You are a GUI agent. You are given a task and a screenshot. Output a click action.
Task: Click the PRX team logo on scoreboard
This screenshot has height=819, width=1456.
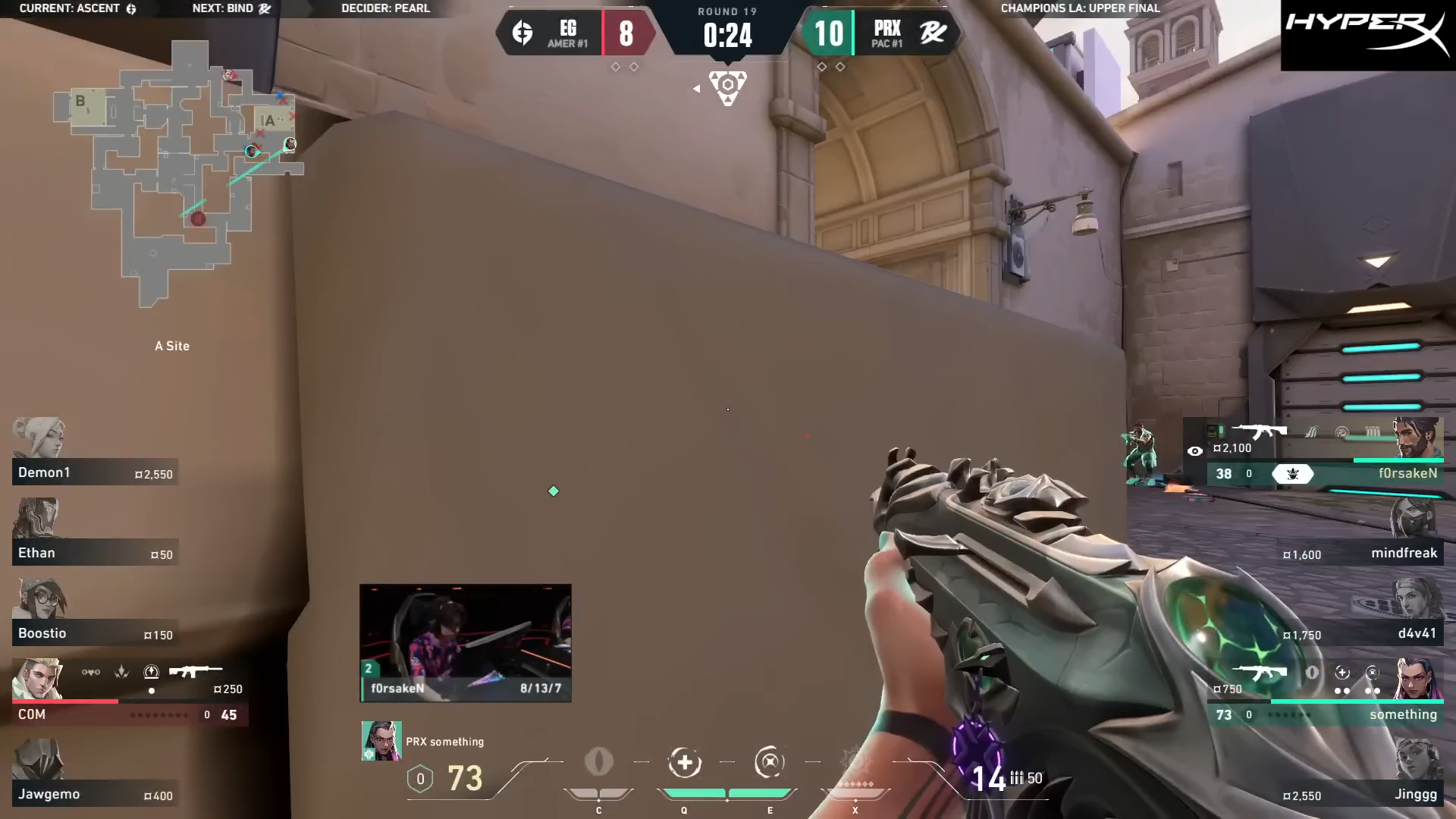click(933, 33)
